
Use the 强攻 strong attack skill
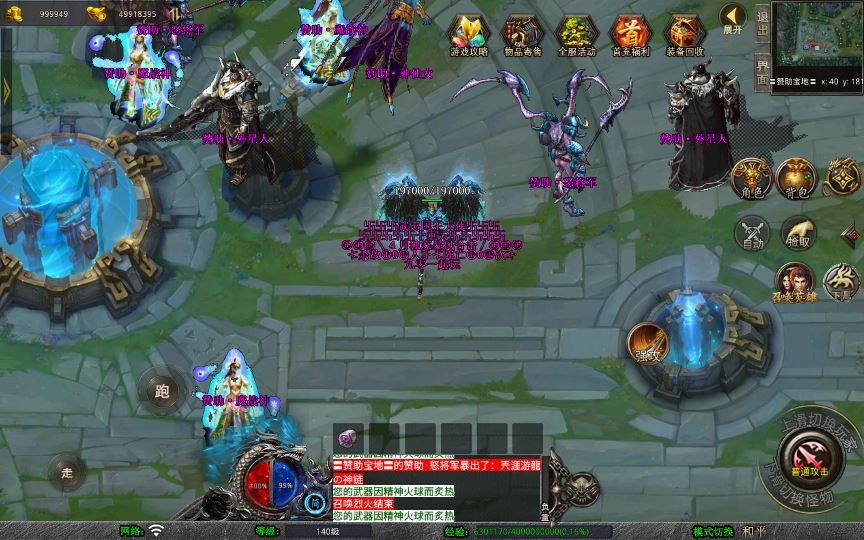tap(647, 342)
